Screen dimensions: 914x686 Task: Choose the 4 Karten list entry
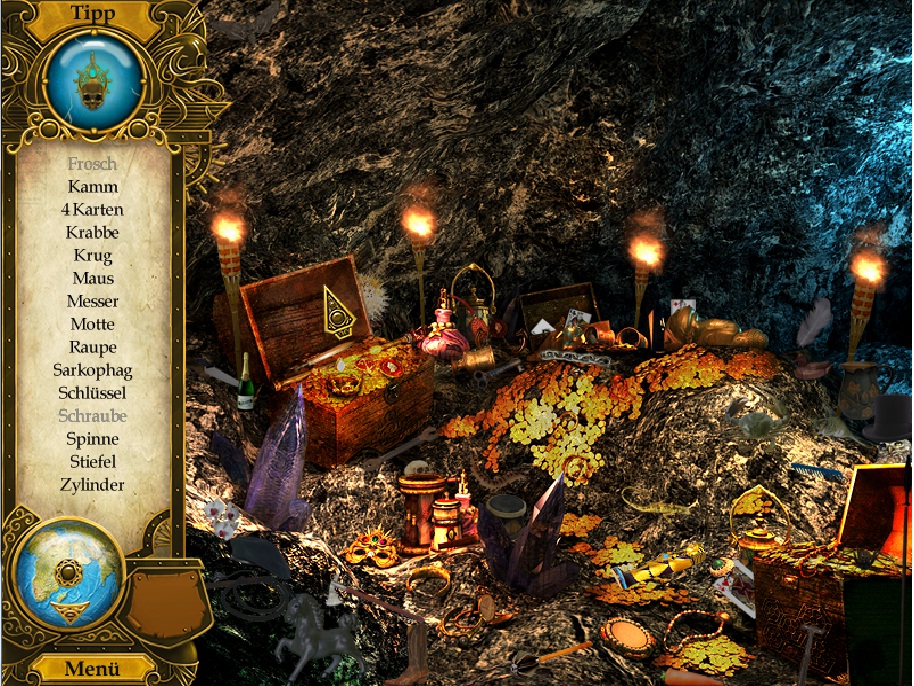pos(93,209)
